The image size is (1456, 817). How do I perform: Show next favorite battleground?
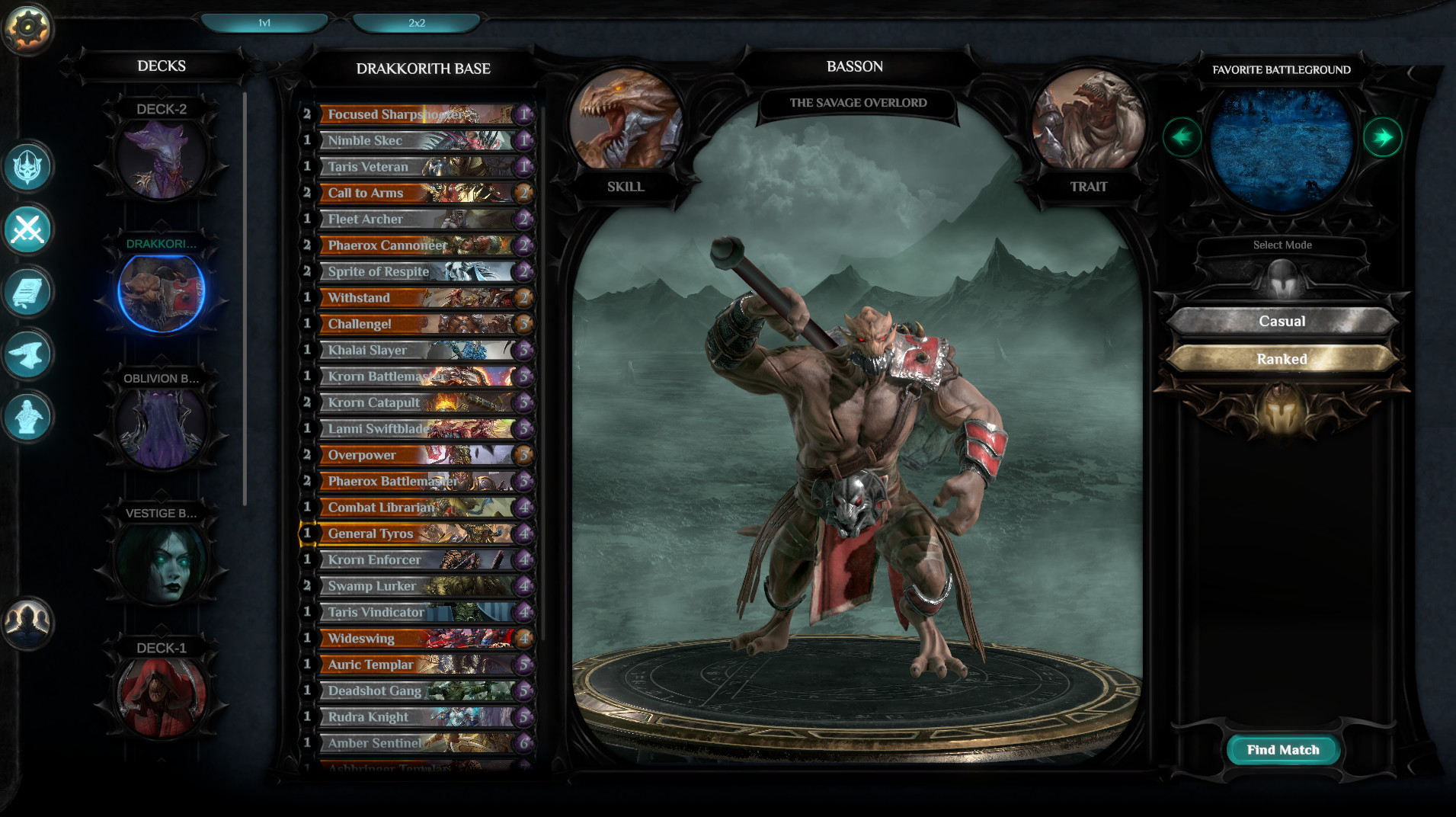[x=1382, y=138]
